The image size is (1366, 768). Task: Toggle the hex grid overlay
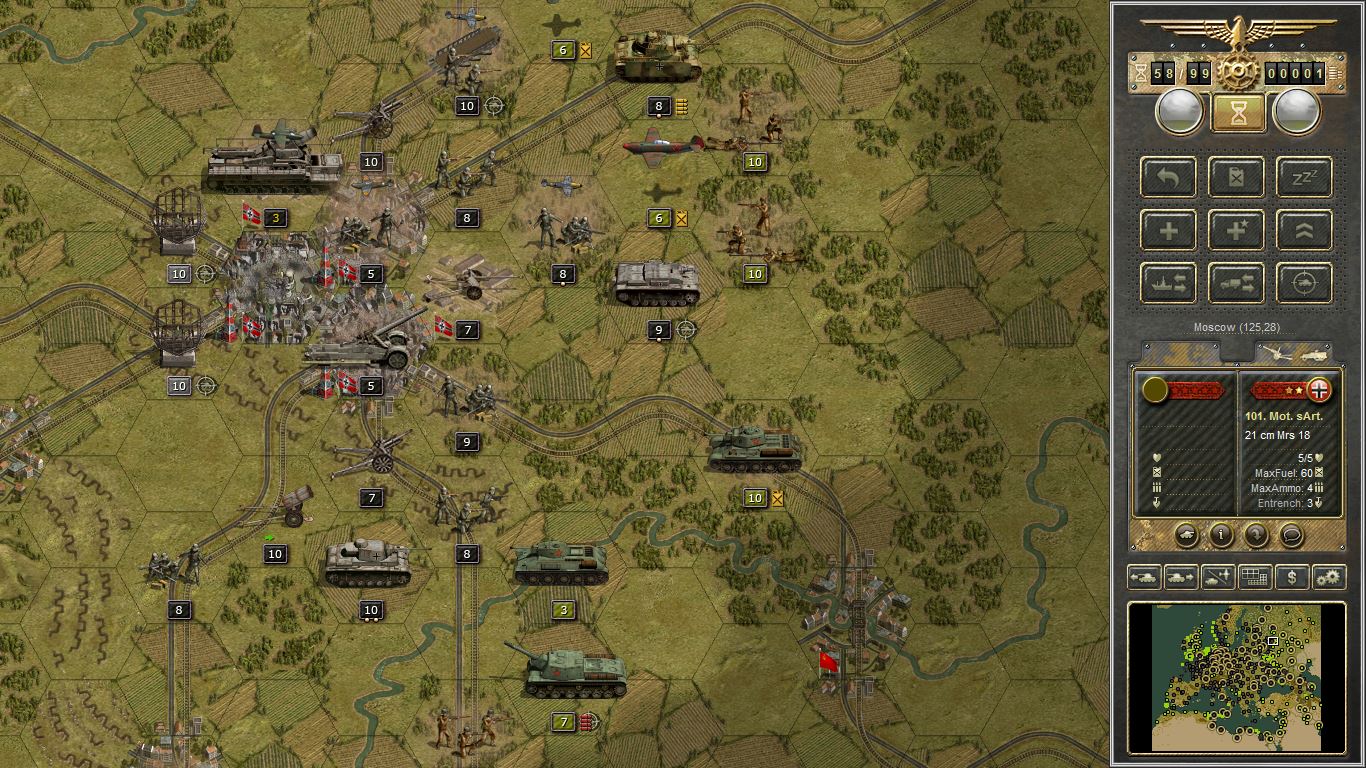click(x=1257, y=576)
